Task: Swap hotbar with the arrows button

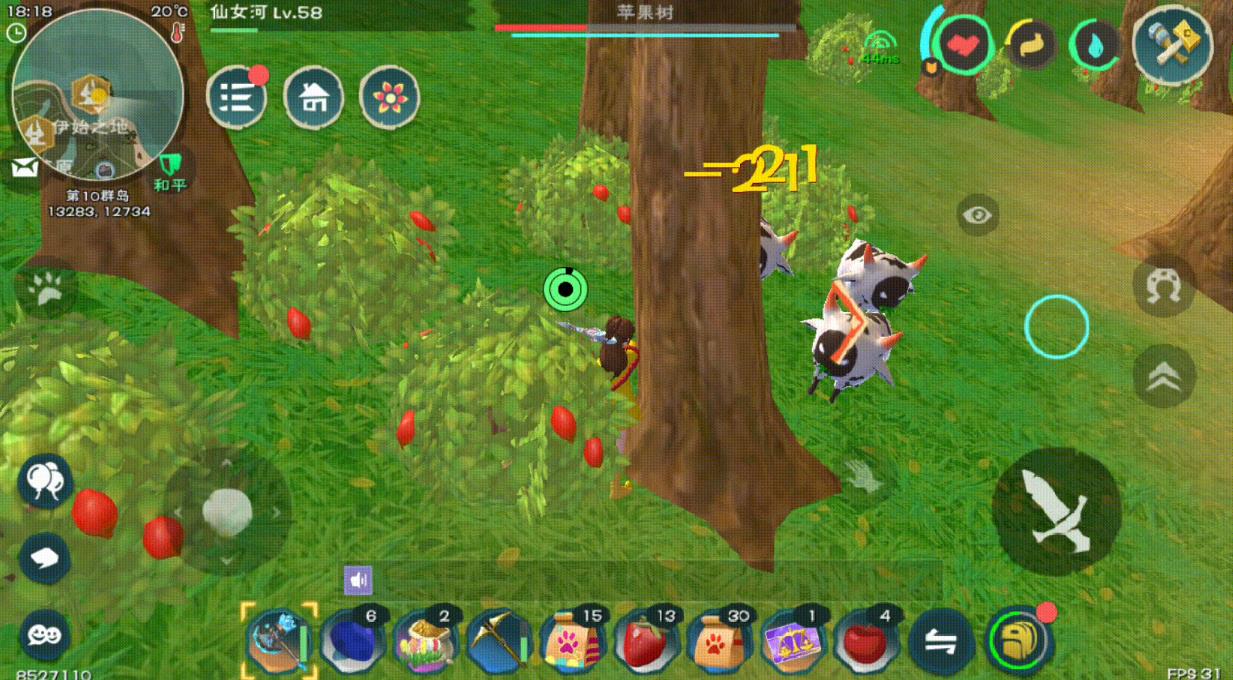Action: point(941,641)
